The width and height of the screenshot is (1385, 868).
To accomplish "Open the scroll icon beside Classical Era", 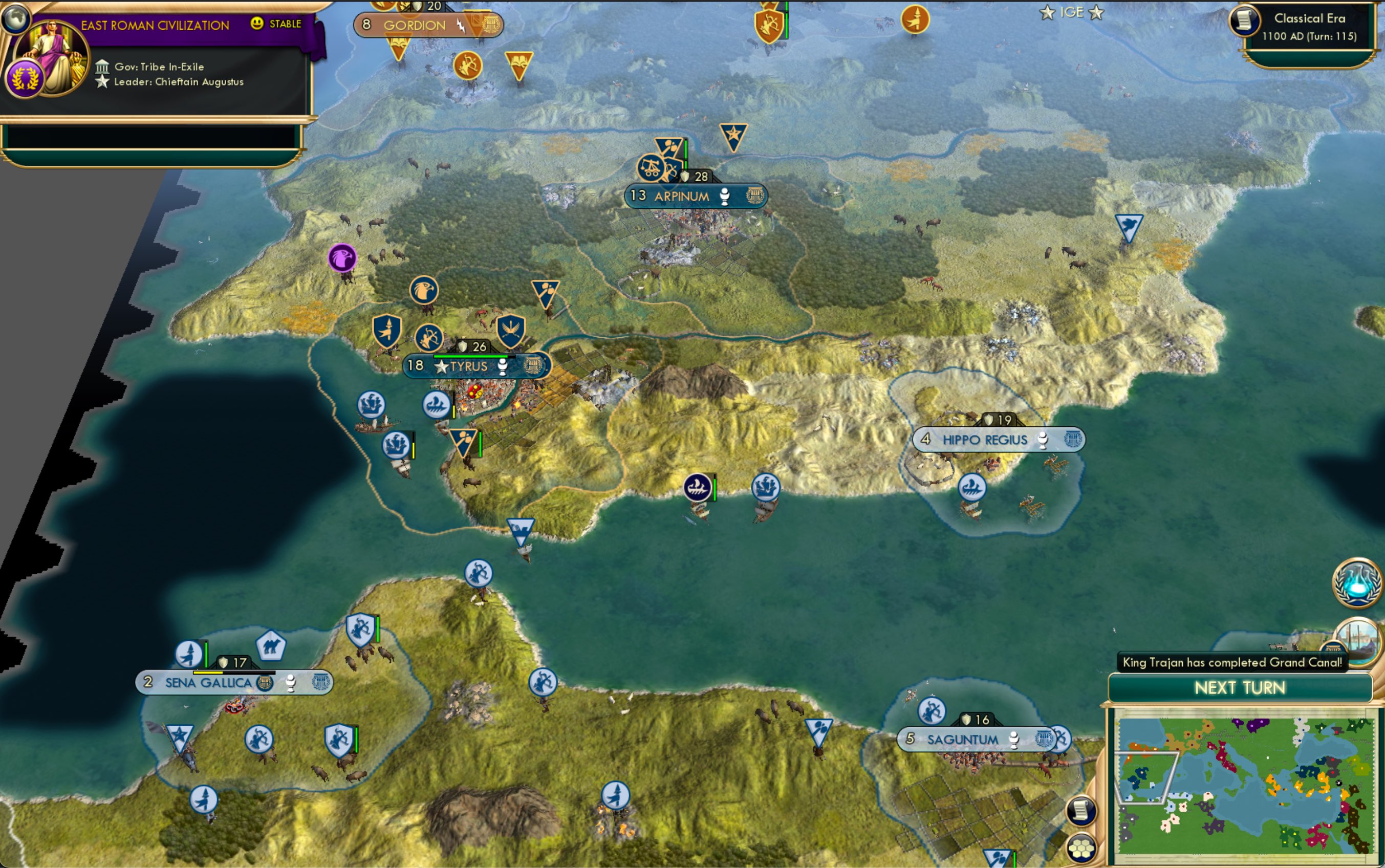I will point(1244,21).
